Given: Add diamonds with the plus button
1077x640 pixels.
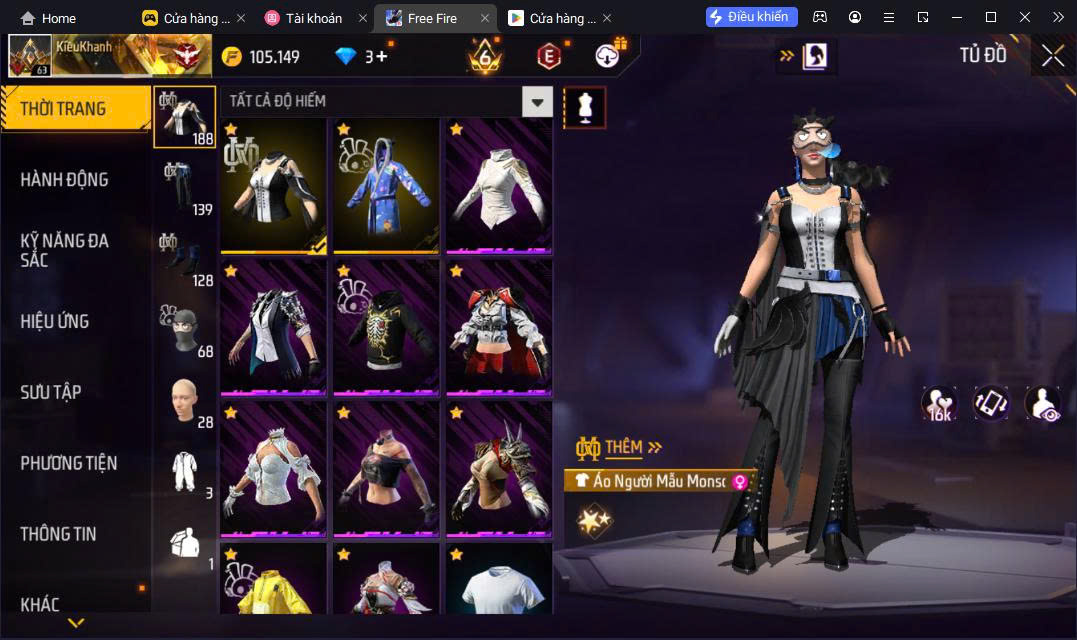Looking at the screenshot, I should (x=381, y=57).
